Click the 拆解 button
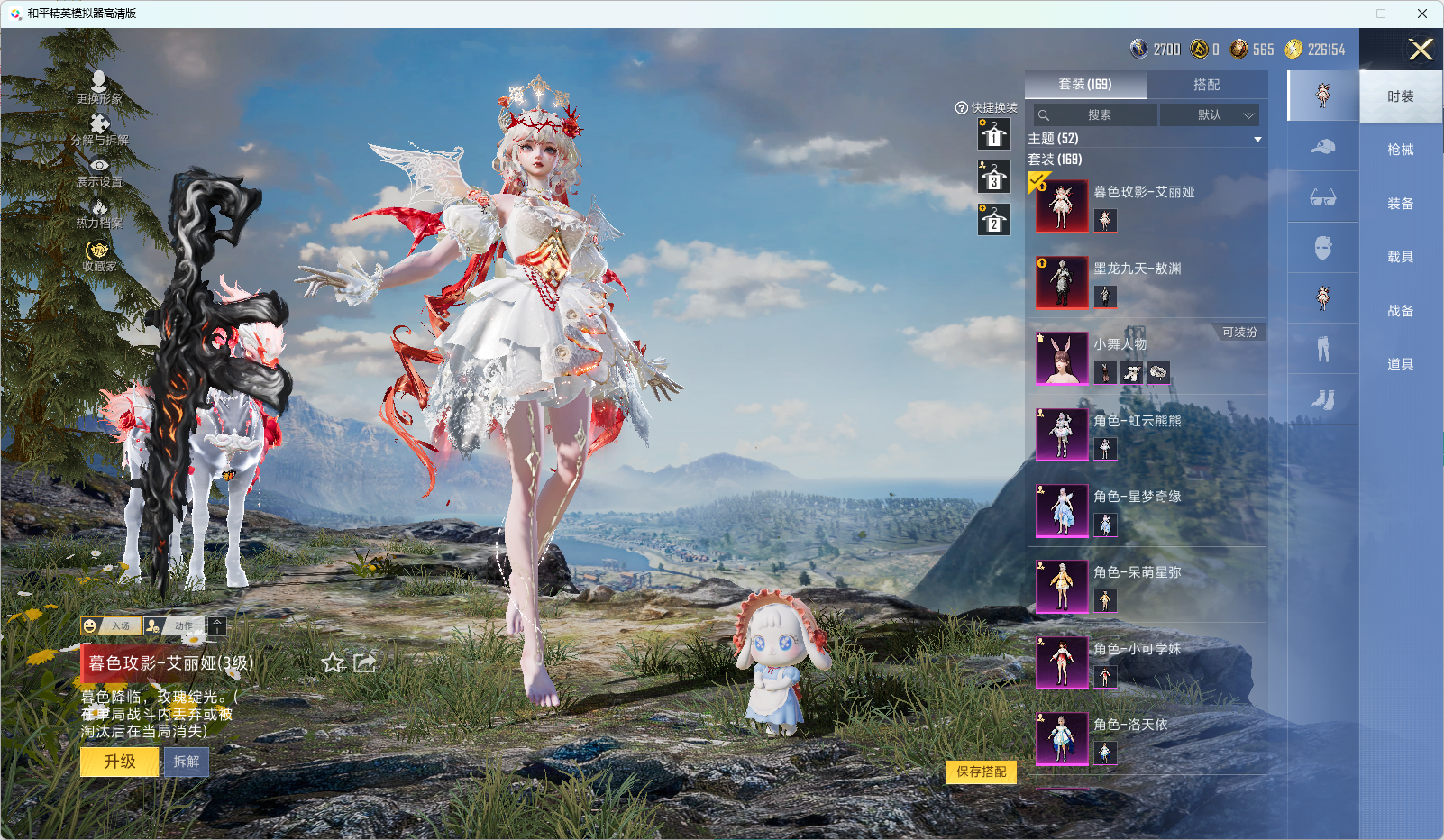 click(x=187, y=762)
